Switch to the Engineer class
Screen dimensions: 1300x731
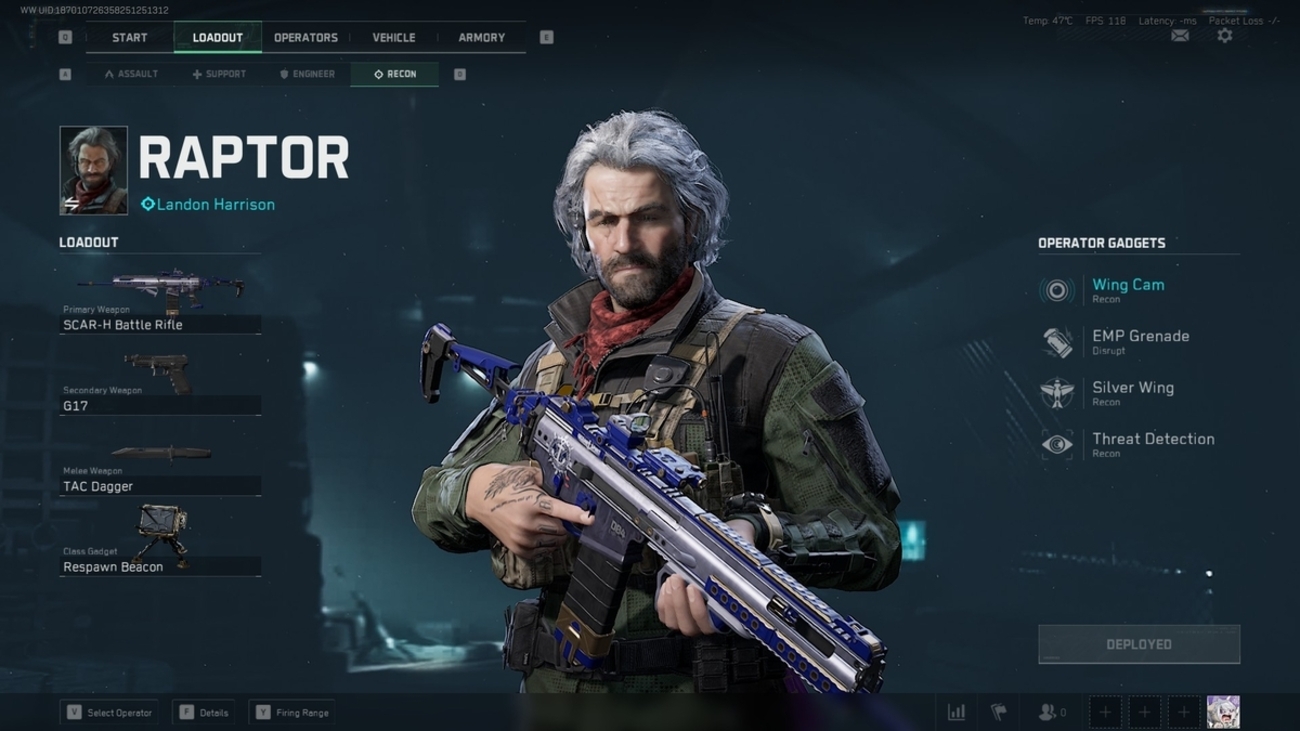click(x=307, y=74)
